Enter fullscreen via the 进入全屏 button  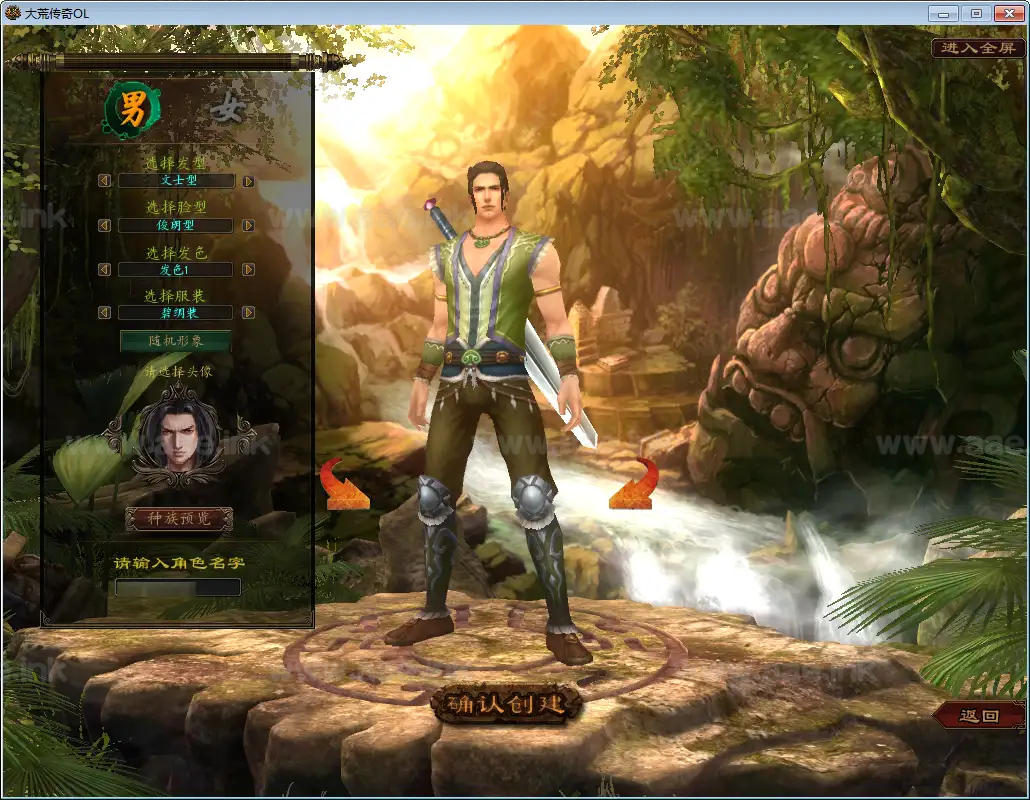pos(978,48)
